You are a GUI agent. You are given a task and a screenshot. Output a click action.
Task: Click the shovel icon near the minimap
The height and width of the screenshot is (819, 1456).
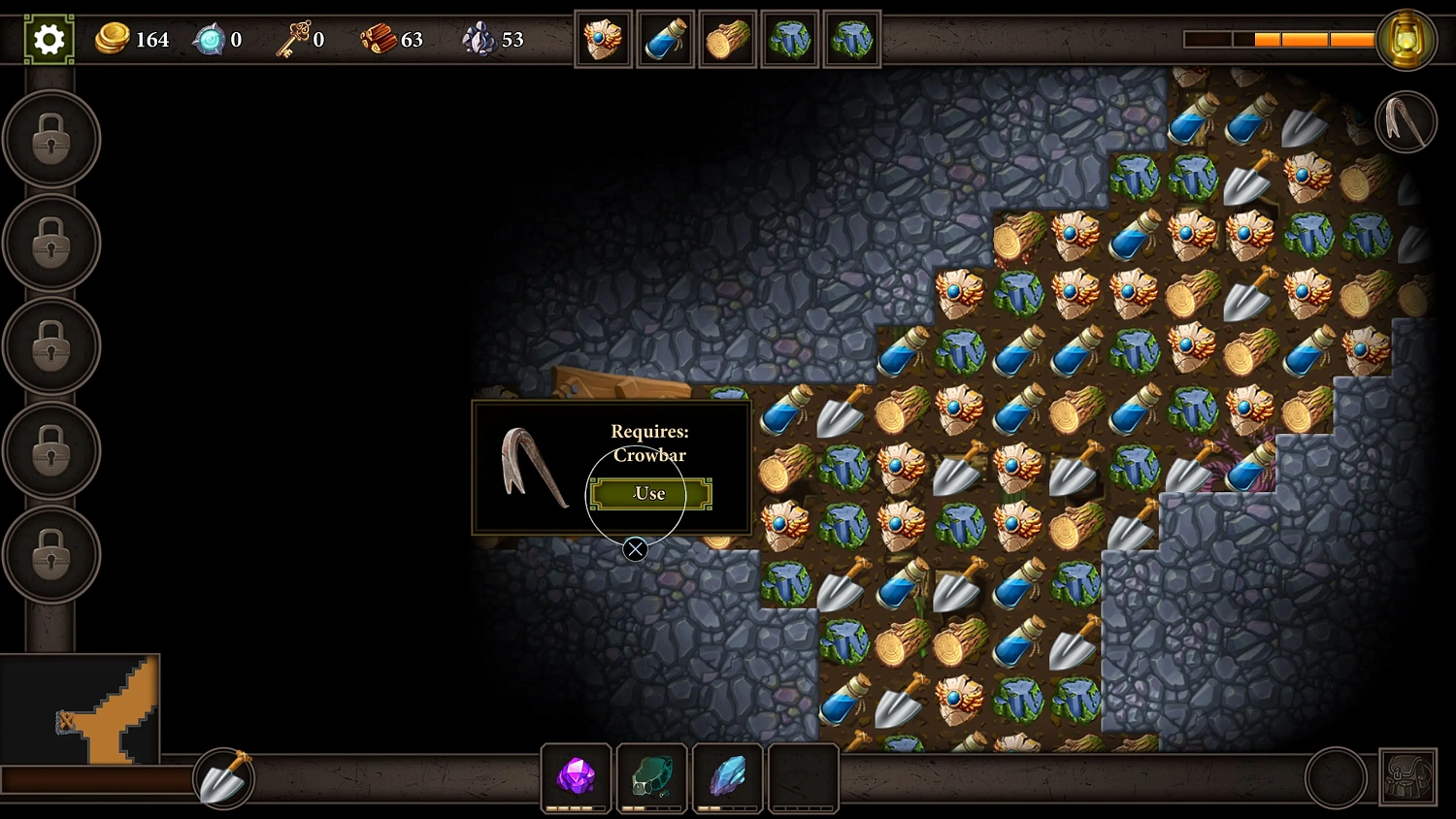223,777
